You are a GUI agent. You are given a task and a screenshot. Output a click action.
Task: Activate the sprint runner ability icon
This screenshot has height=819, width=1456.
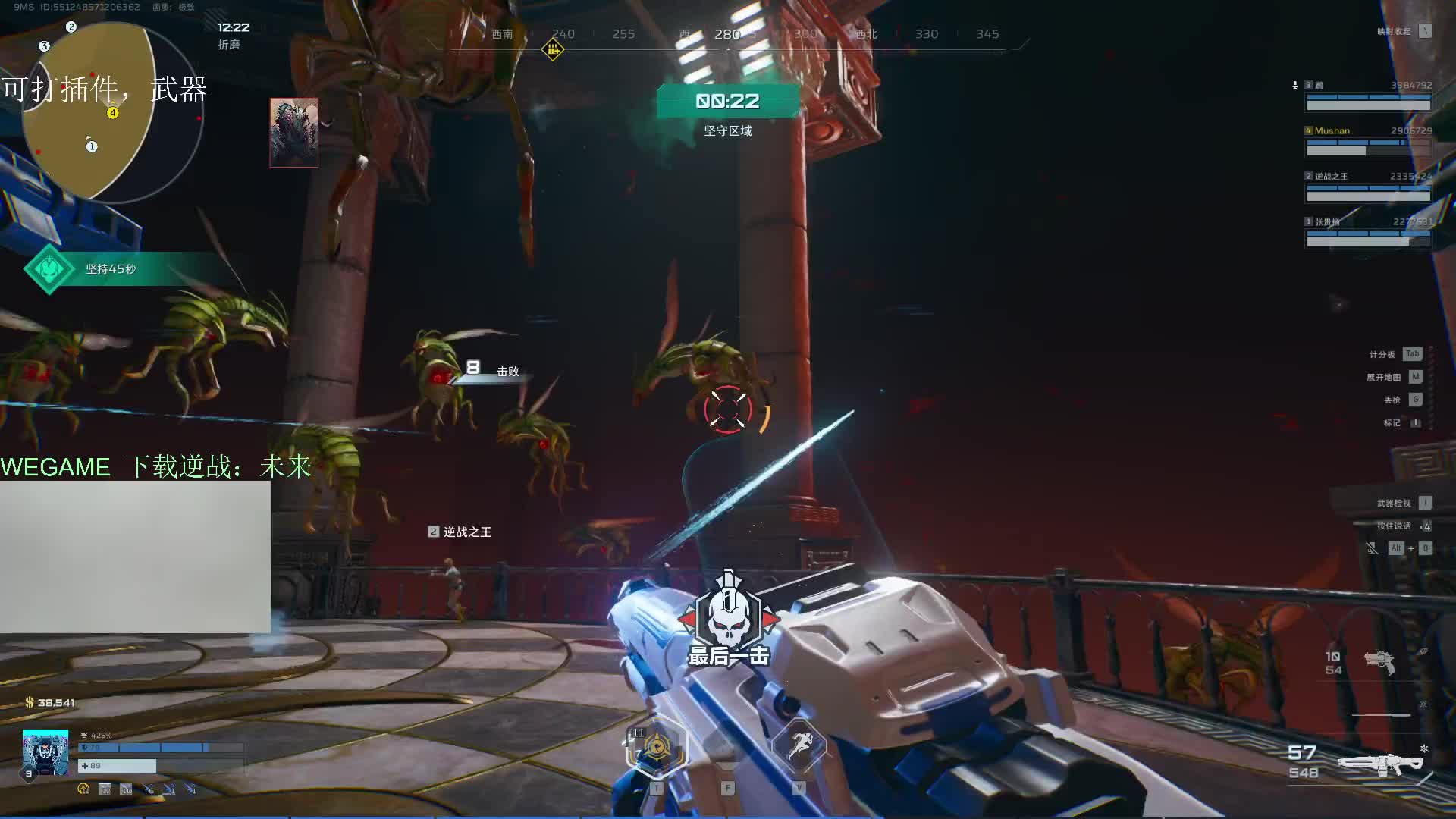[x=799, y=746]
